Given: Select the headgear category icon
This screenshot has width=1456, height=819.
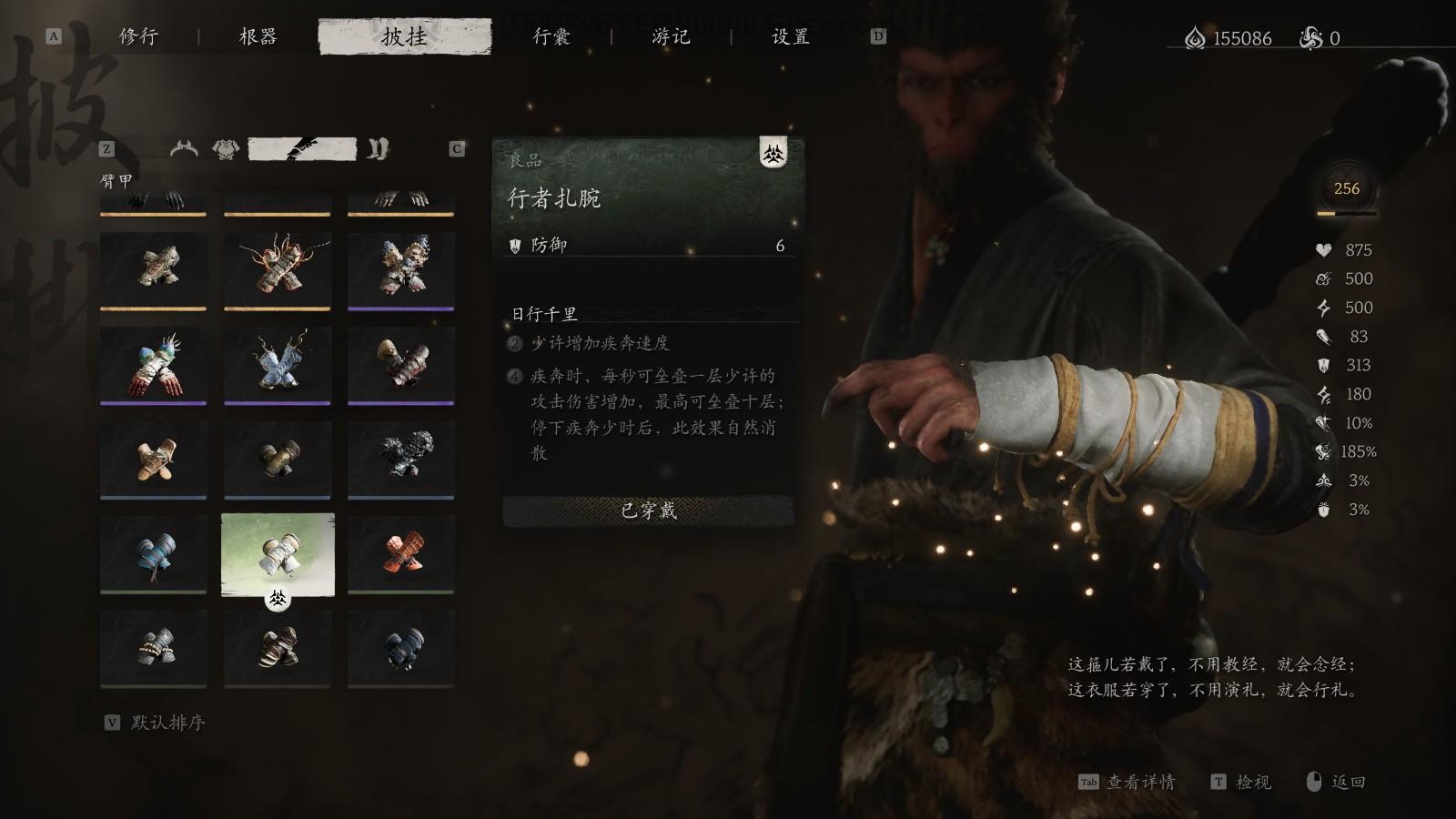Looking at the screenshot, I should click(182, 147).
